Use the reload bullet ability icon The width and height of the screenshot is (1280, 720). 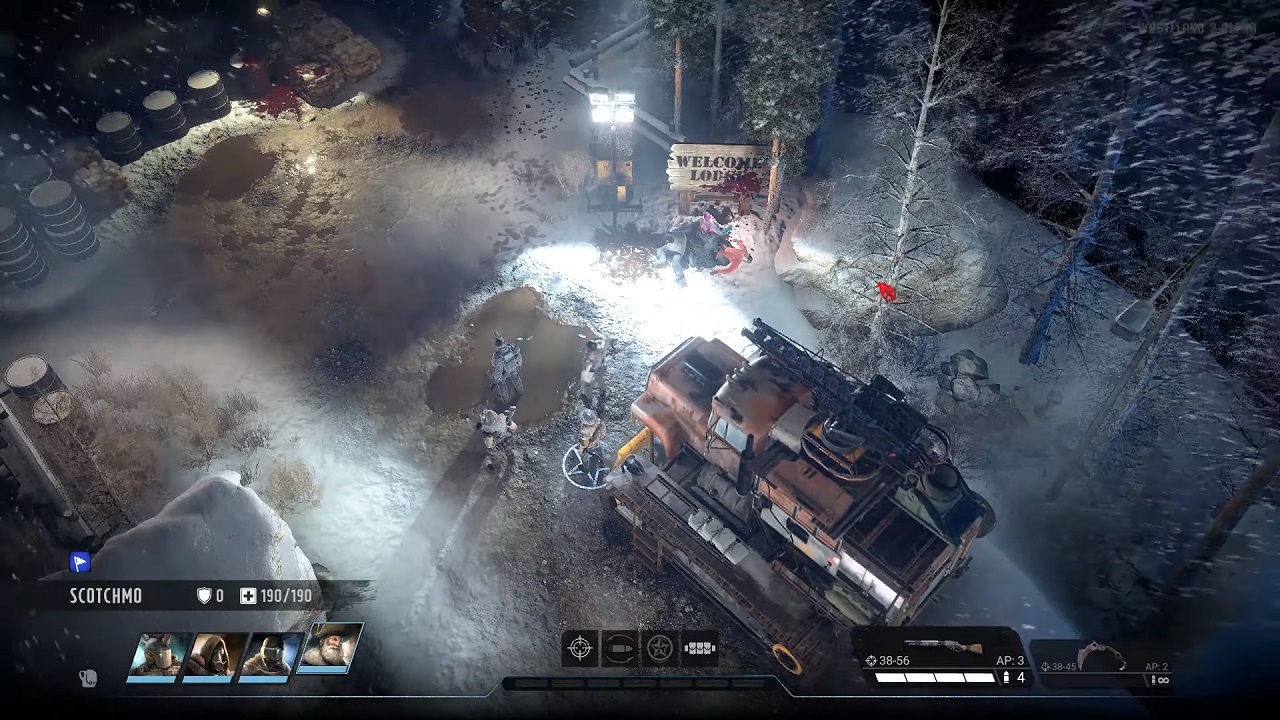coord(620,648)
